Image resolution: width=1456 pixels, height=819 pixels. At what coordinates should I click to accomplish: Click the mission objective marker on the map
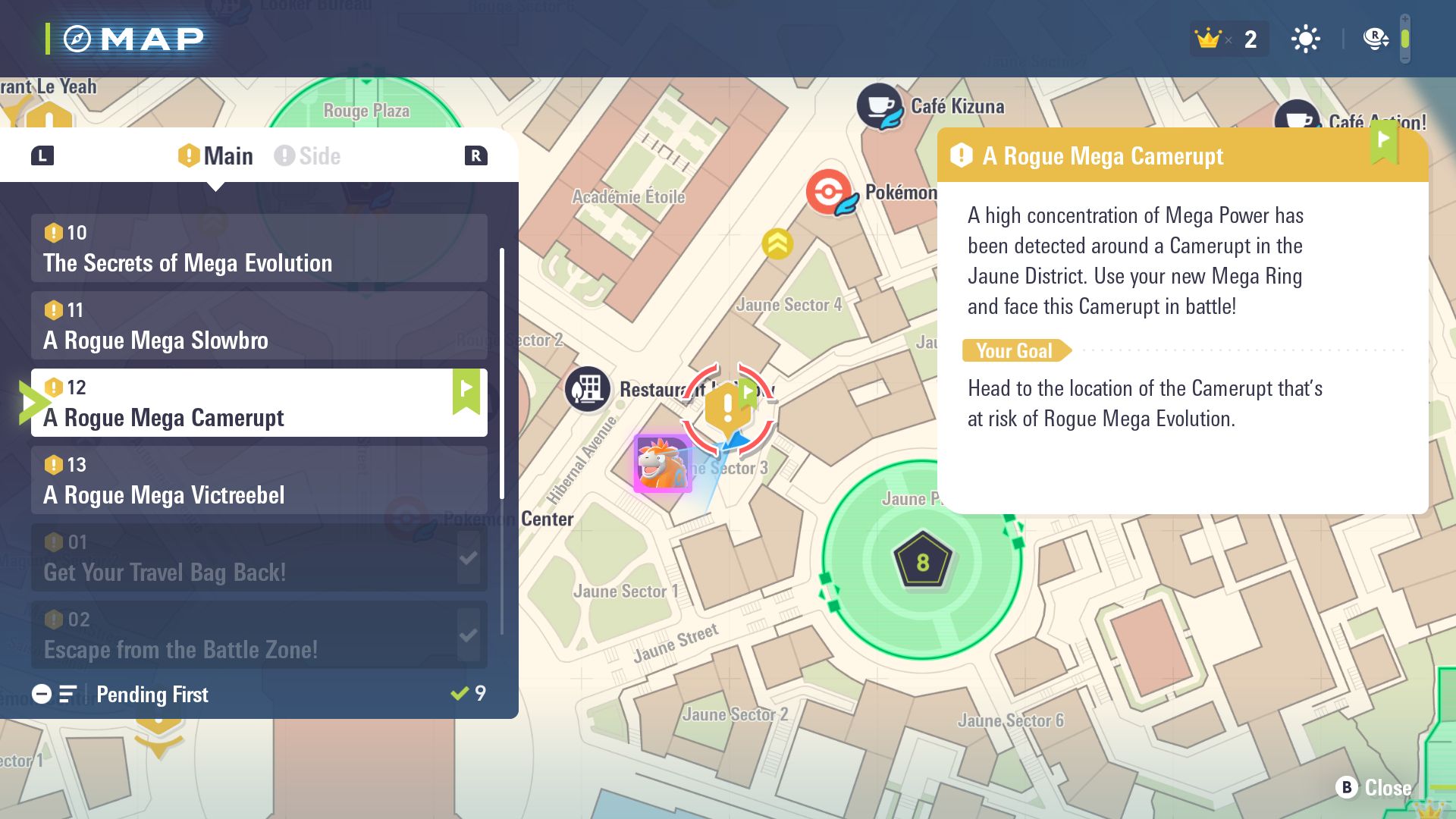[727, 409]
